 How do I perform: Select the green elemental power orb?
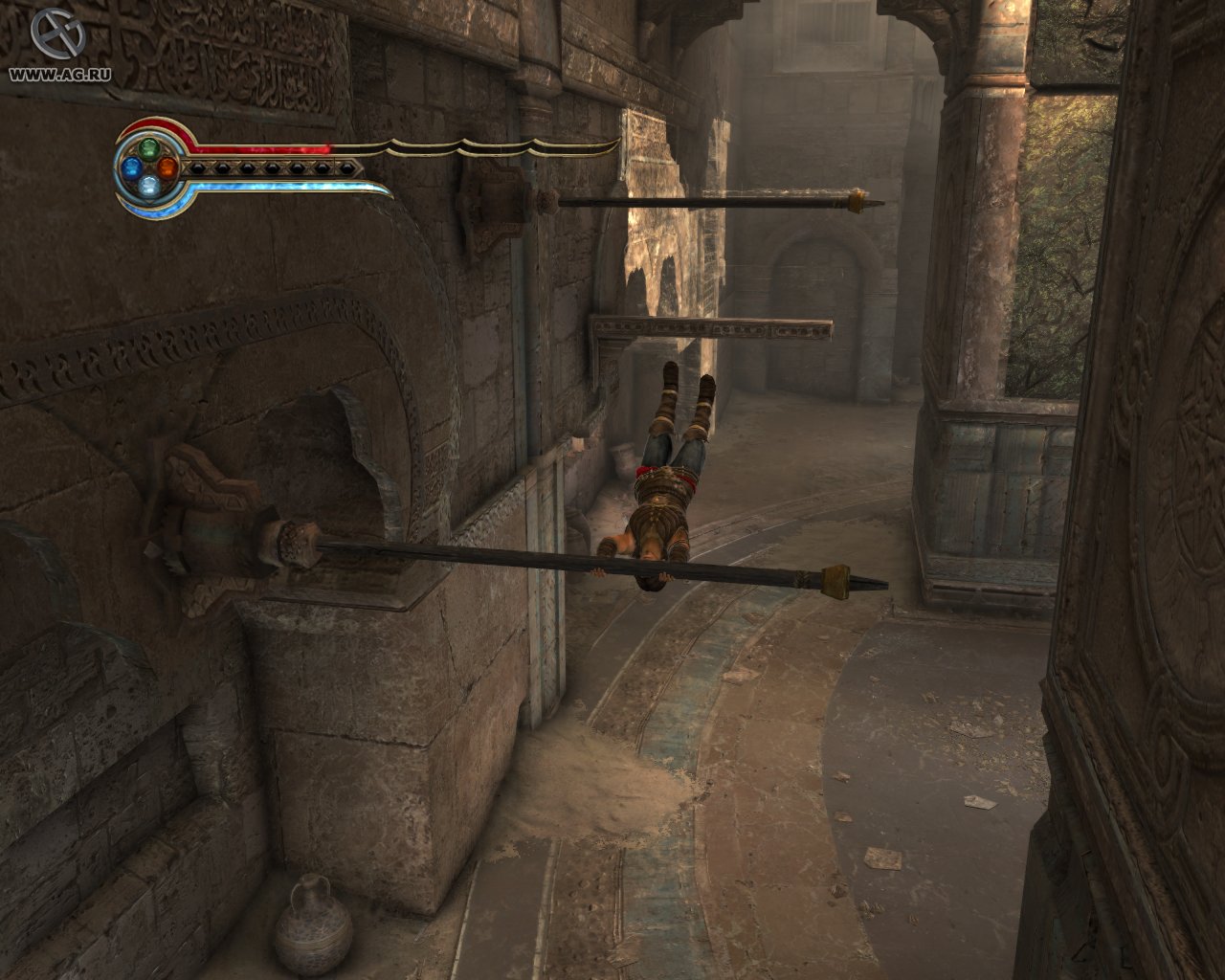tap(148, 149)
